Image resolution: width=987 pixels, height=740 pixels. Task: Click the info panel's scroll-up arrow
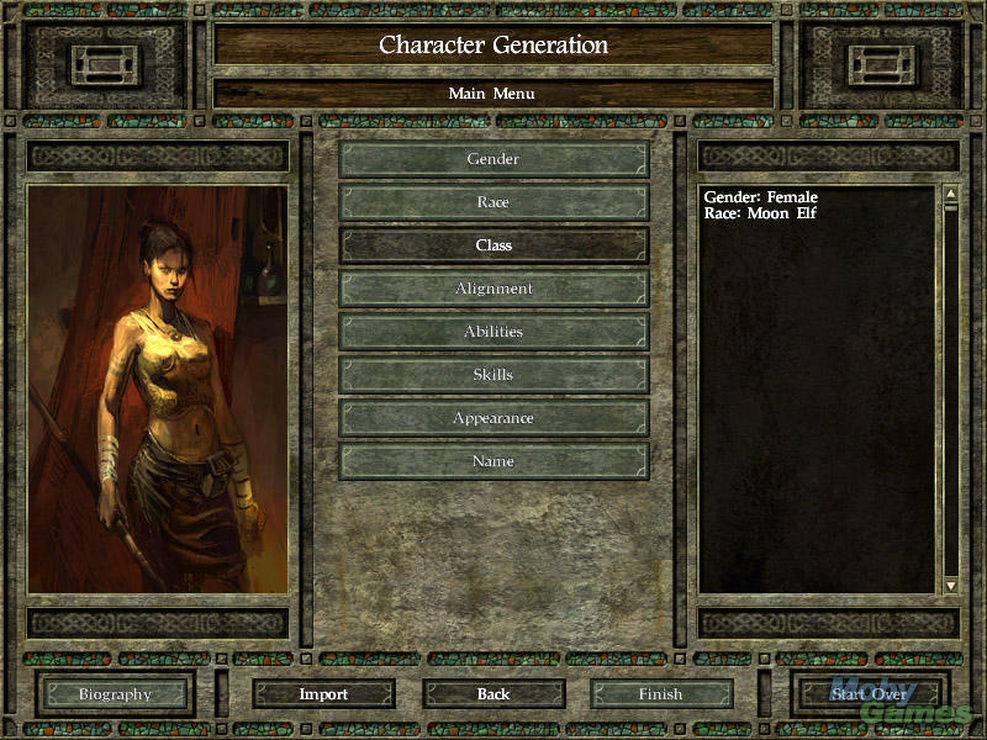[x=950, y=194]
